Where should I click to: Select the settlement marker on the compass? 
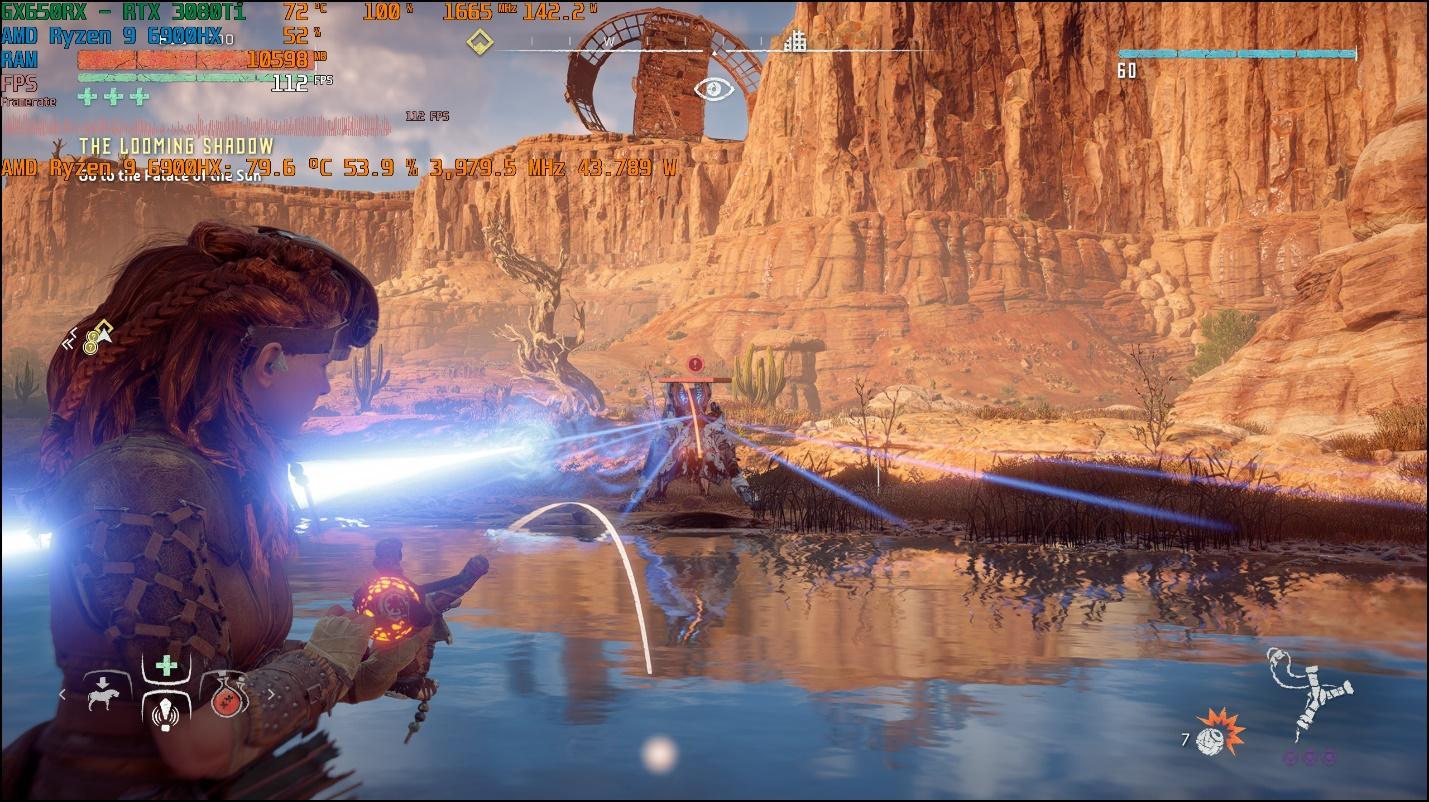click(795, 42)
